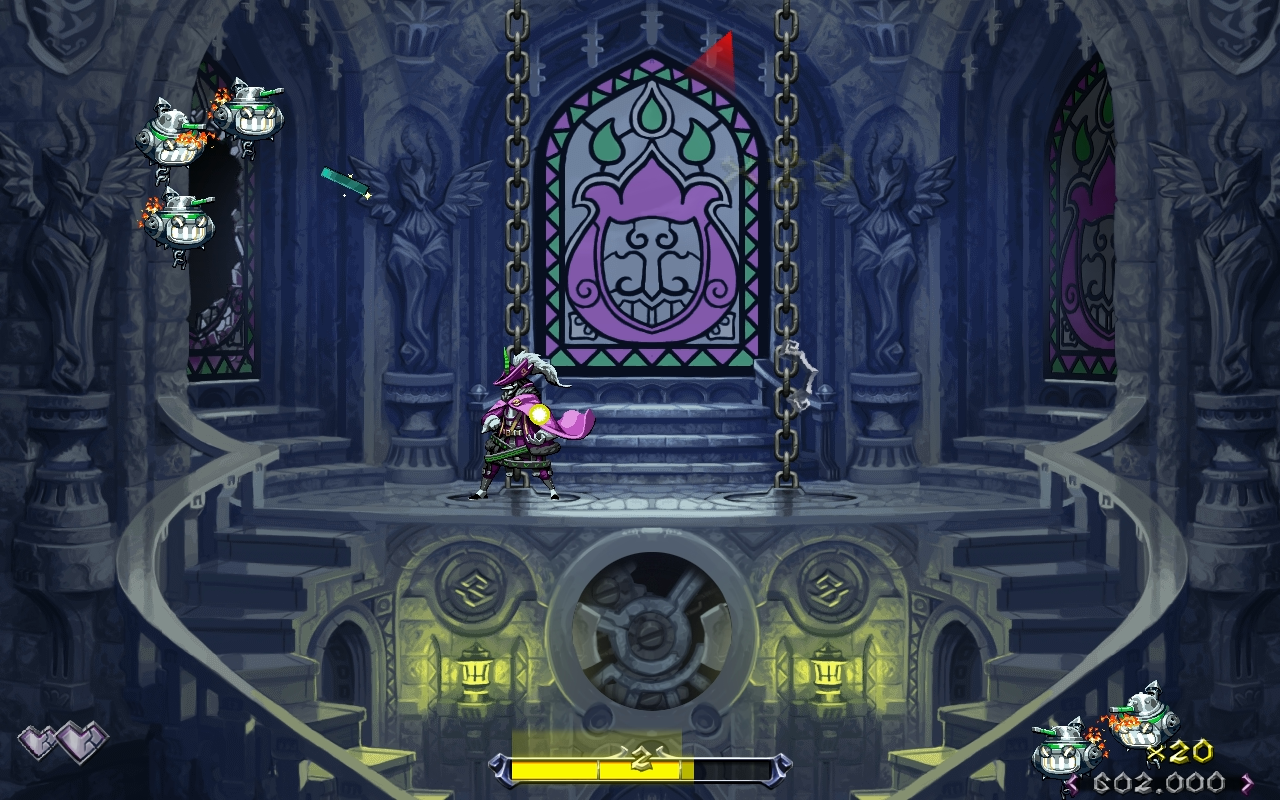
Task: Click the emblem on the power bar
Action: pyautogui.click(x=640, y=760)
